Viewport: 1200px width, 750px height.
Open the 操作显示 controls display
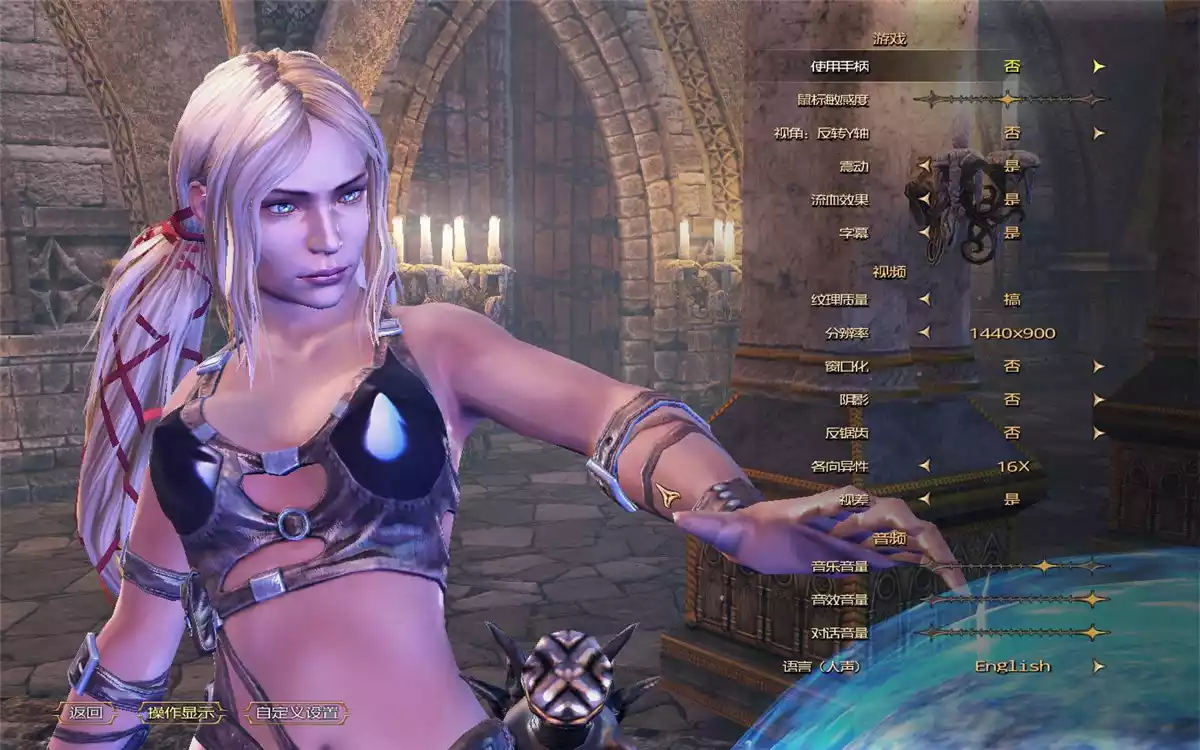[x=180, y=713]
